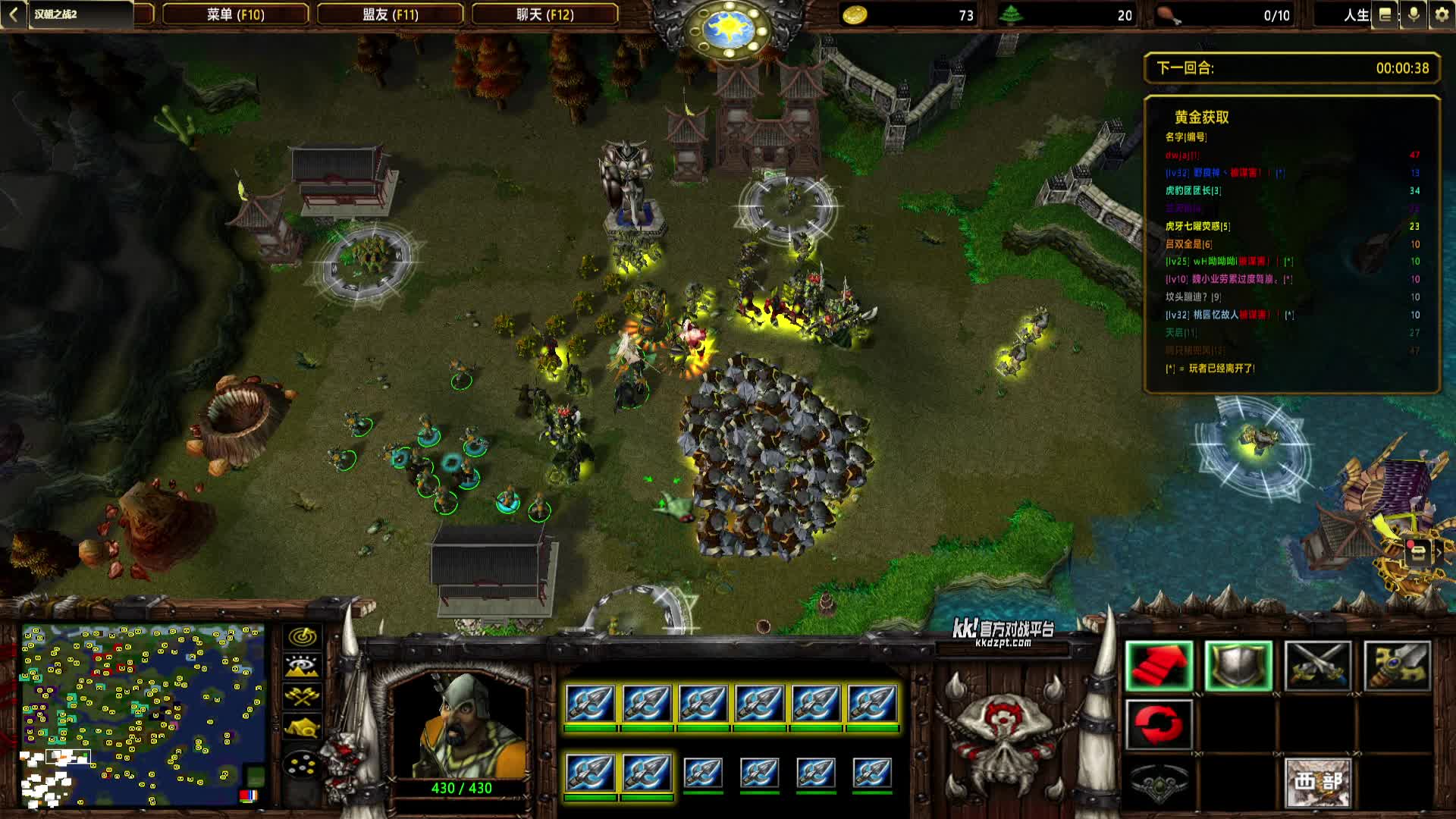Toggle ally color mode crossed-axes button

302,696
